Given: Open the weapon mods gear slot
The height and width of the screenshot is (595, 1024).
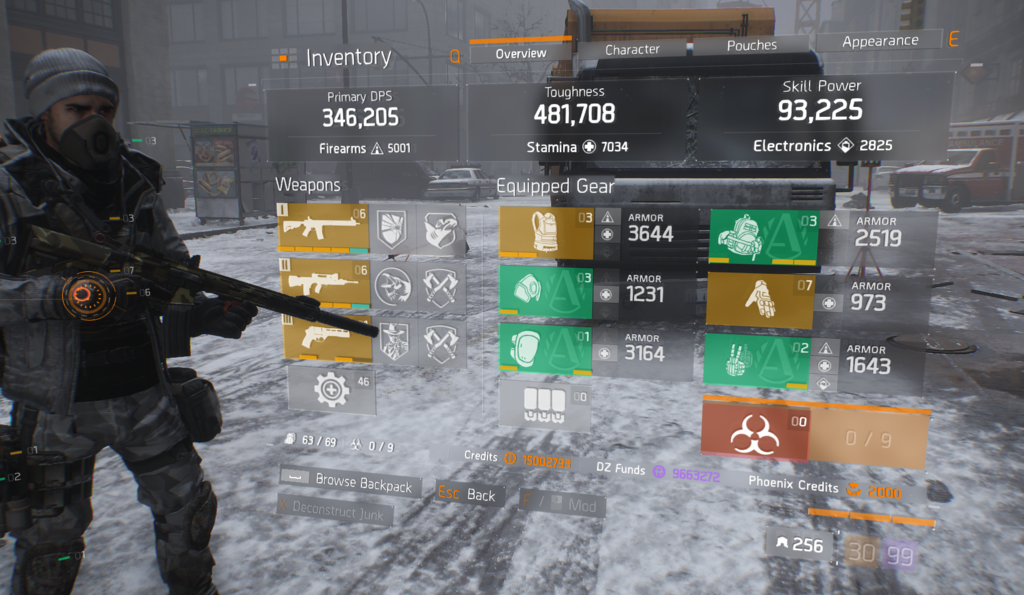Looking at the screenshot, I should pyautogui.click(x=331, y=390).
